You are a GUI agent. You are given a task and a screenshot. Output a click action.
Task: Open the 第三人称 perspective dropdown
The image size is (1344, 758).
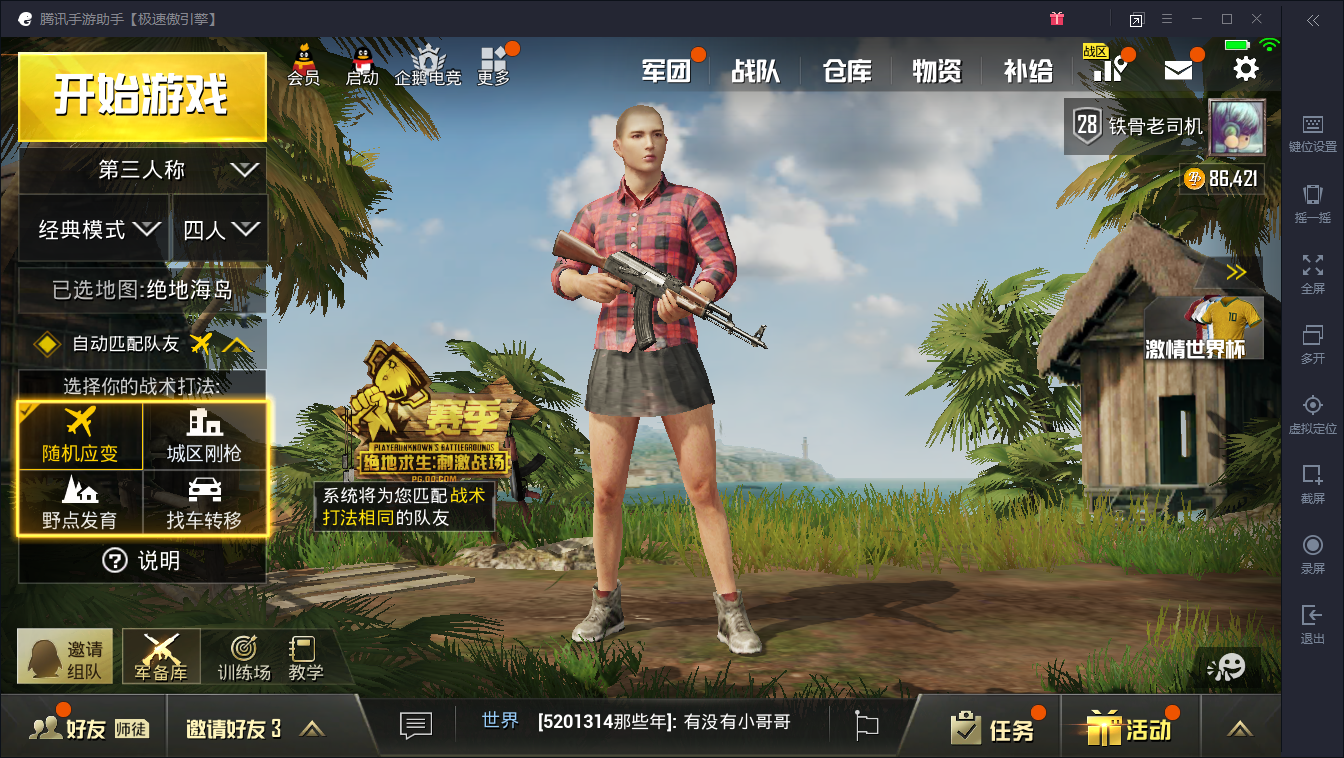141,170
